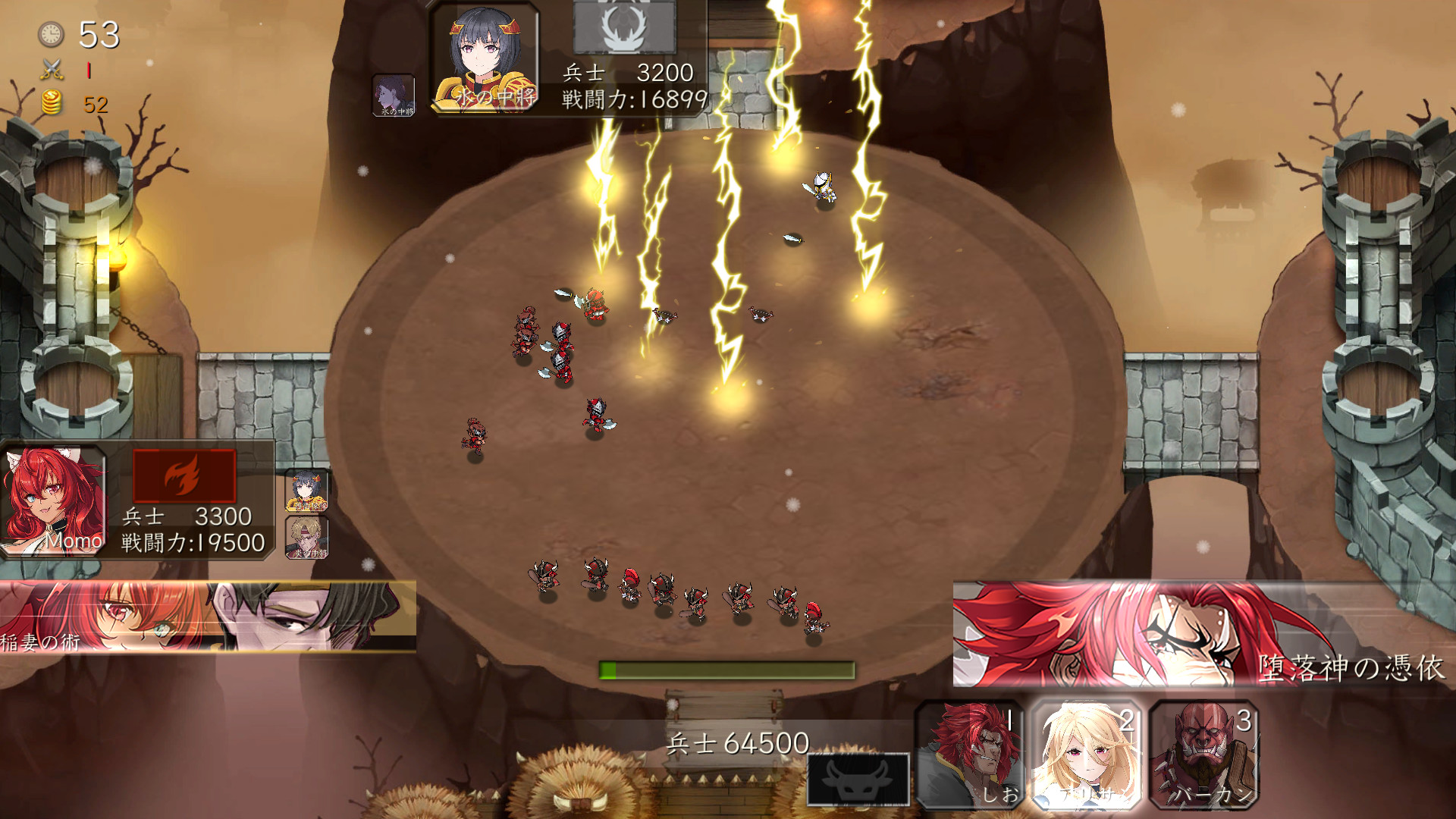Select the small 氷の中将 side portrait icon
The width and height of the screenshot is (1456, 819).
(393, 93)
